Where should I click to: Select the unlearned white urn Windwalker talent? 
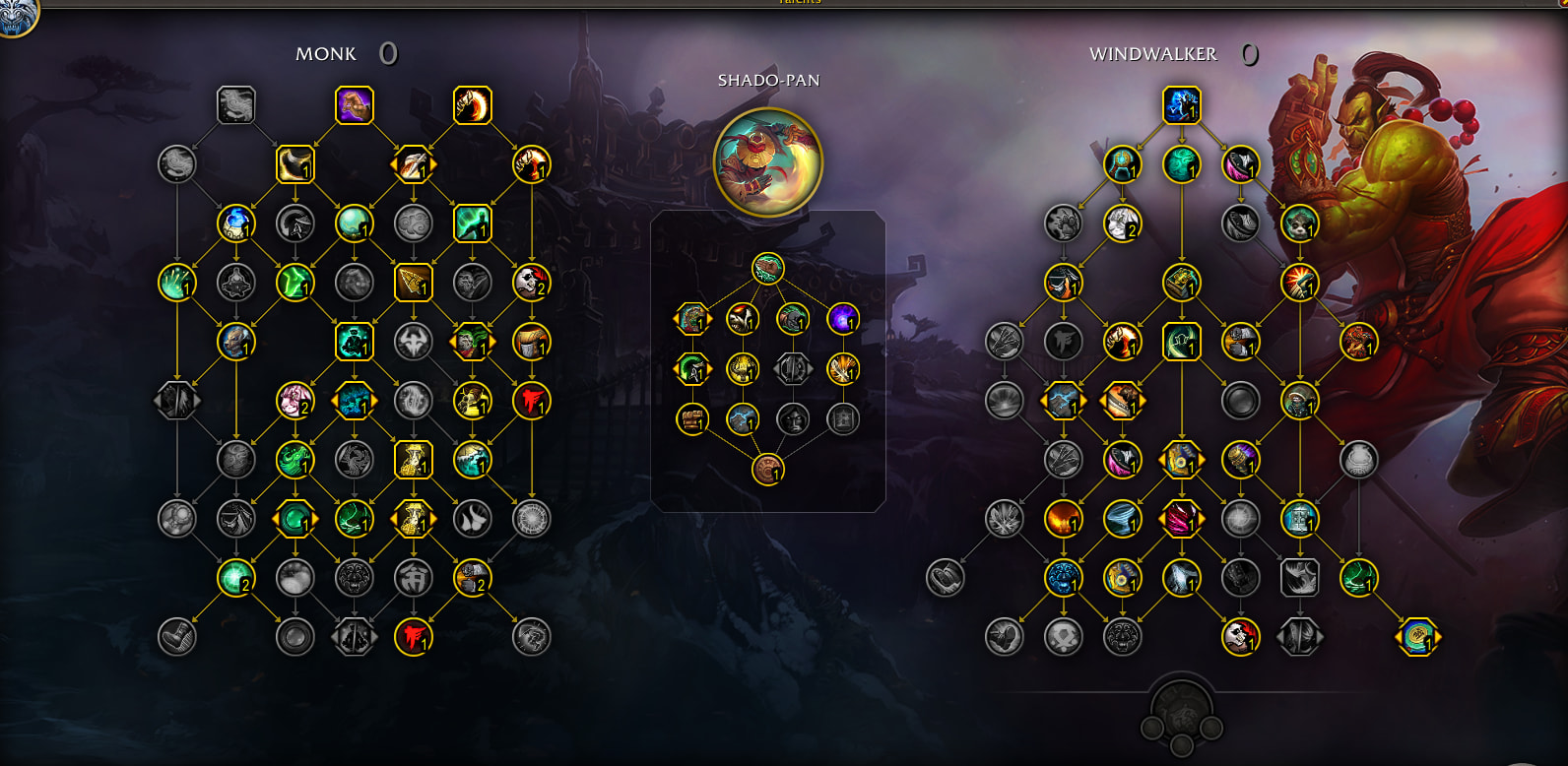pos(1358,460)
